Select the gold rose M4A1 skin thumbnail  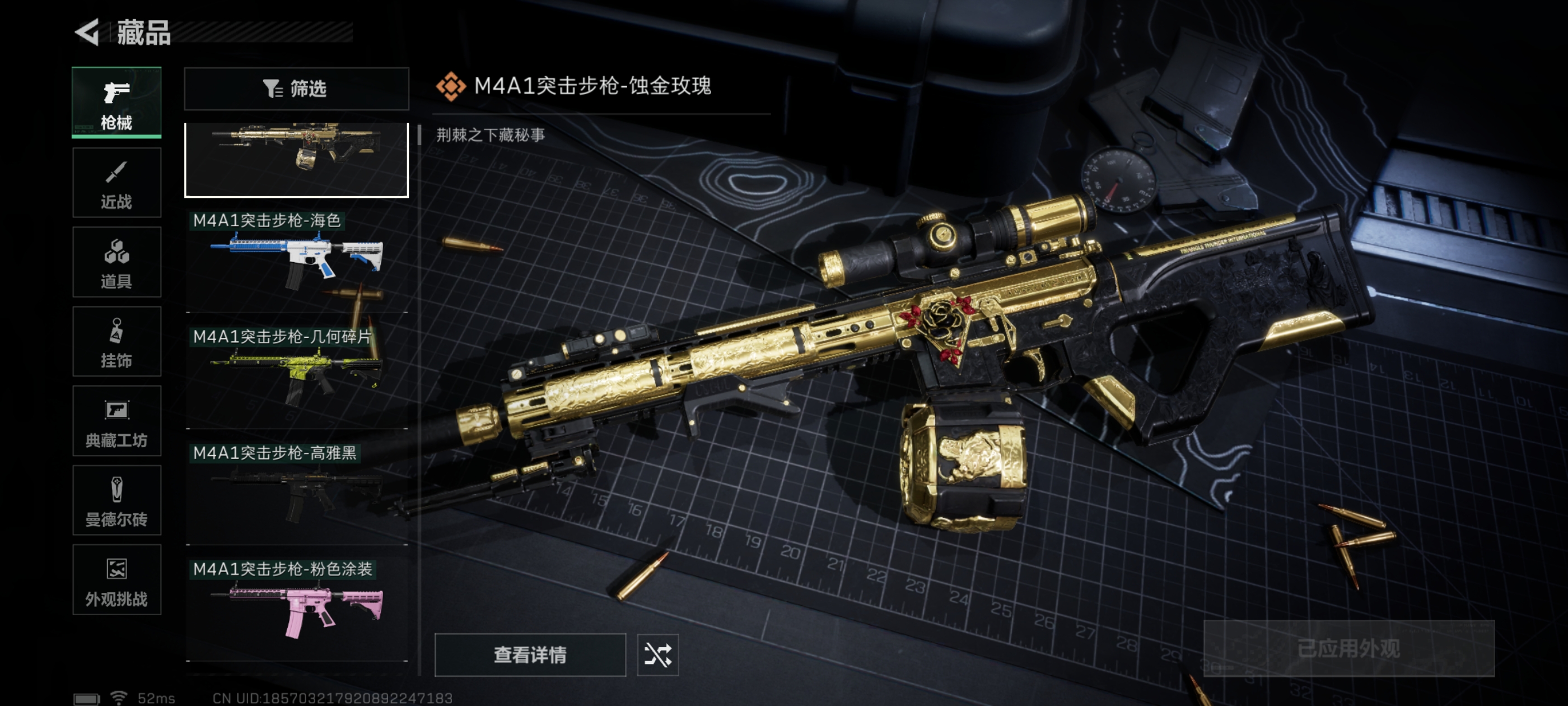click(x=296, y=159)
